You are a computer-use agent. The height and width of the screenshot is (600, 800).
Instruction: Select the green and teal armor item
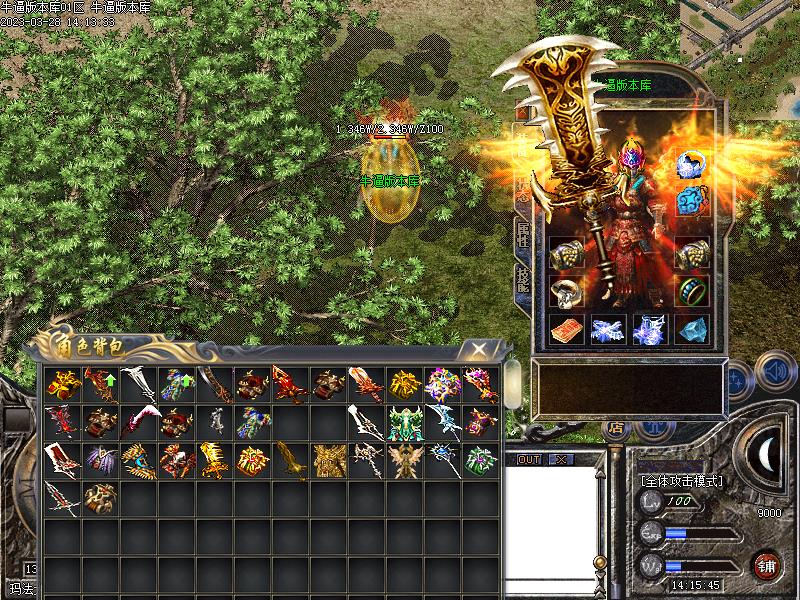tap(405, 421)
